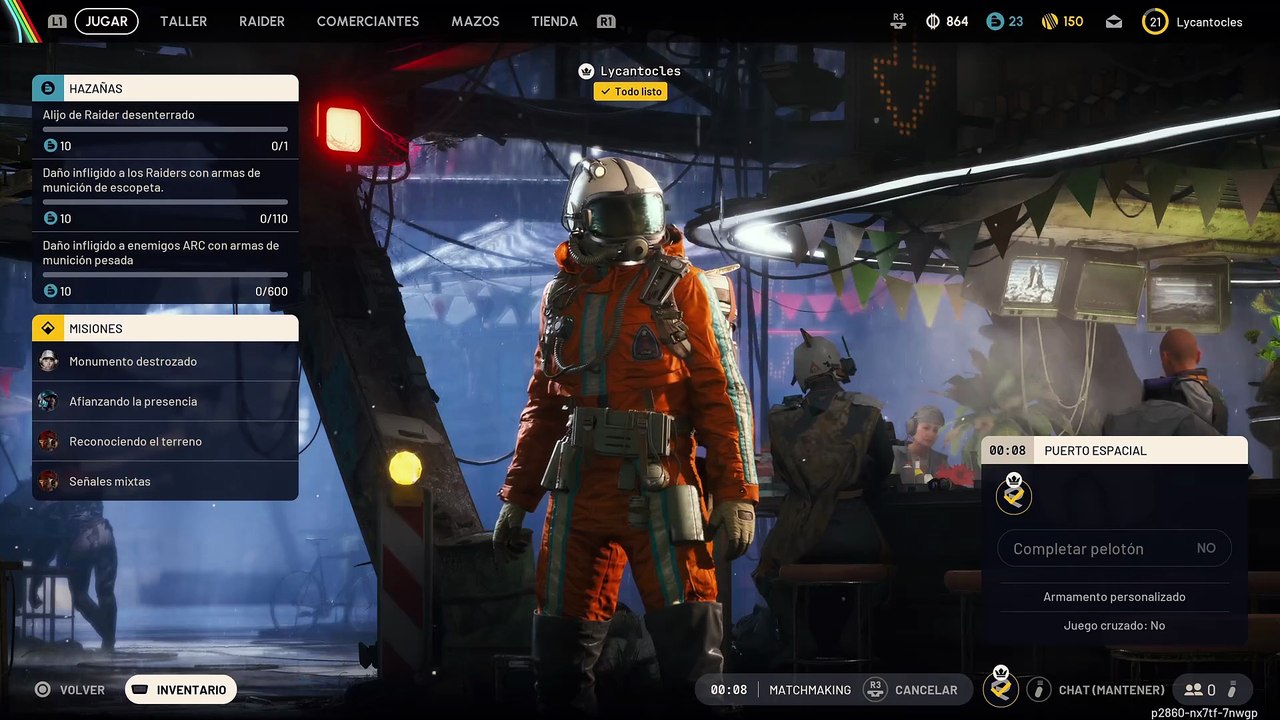Open the Inventario button

(x=181, y=689)
